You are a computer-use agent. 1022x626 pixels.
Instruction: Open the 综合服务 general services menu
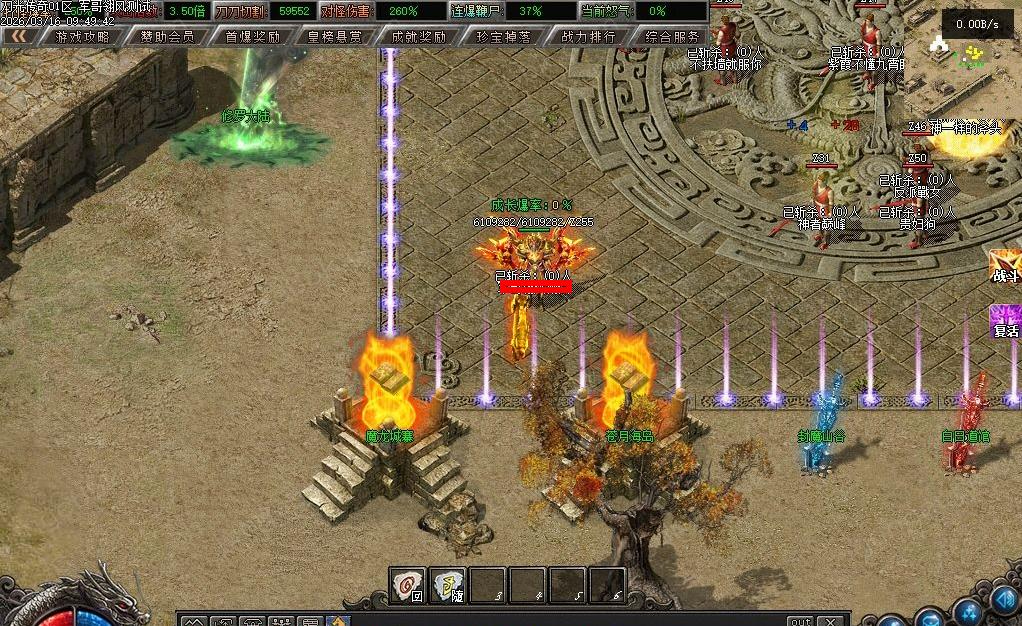[672, 36]
